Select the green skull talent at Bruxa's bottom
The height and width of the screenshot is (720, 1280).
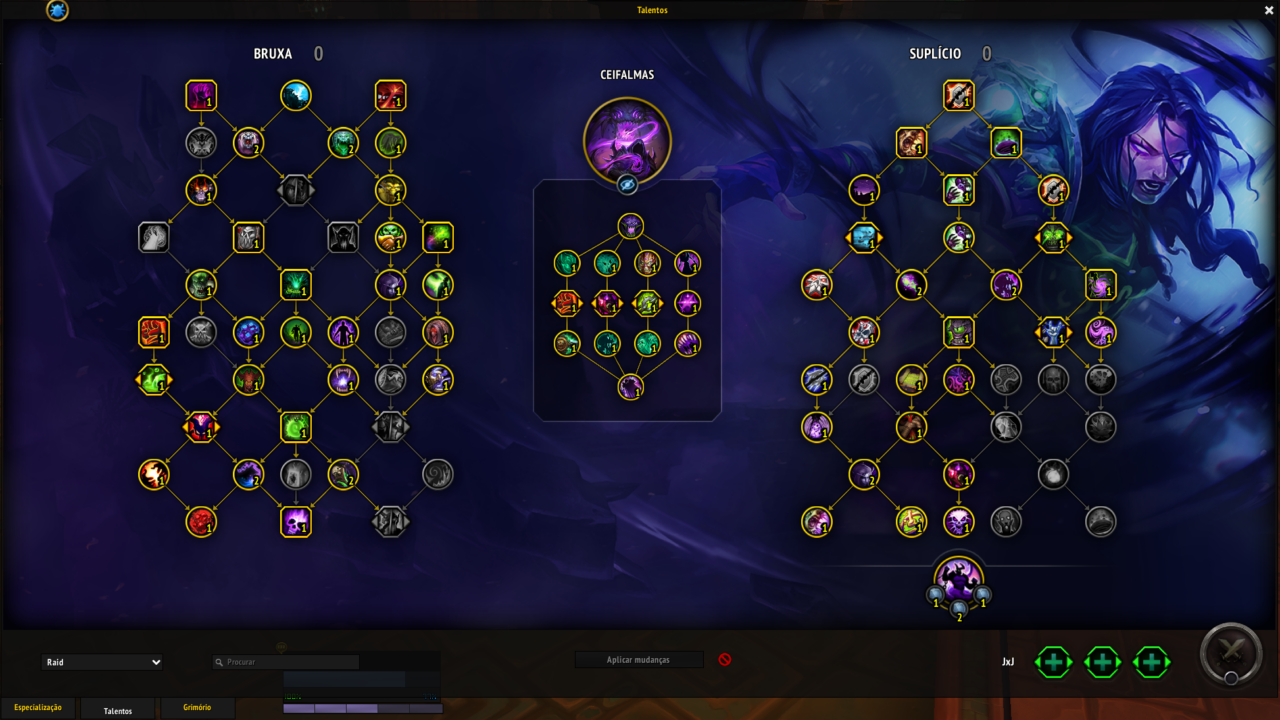(296, 521)
